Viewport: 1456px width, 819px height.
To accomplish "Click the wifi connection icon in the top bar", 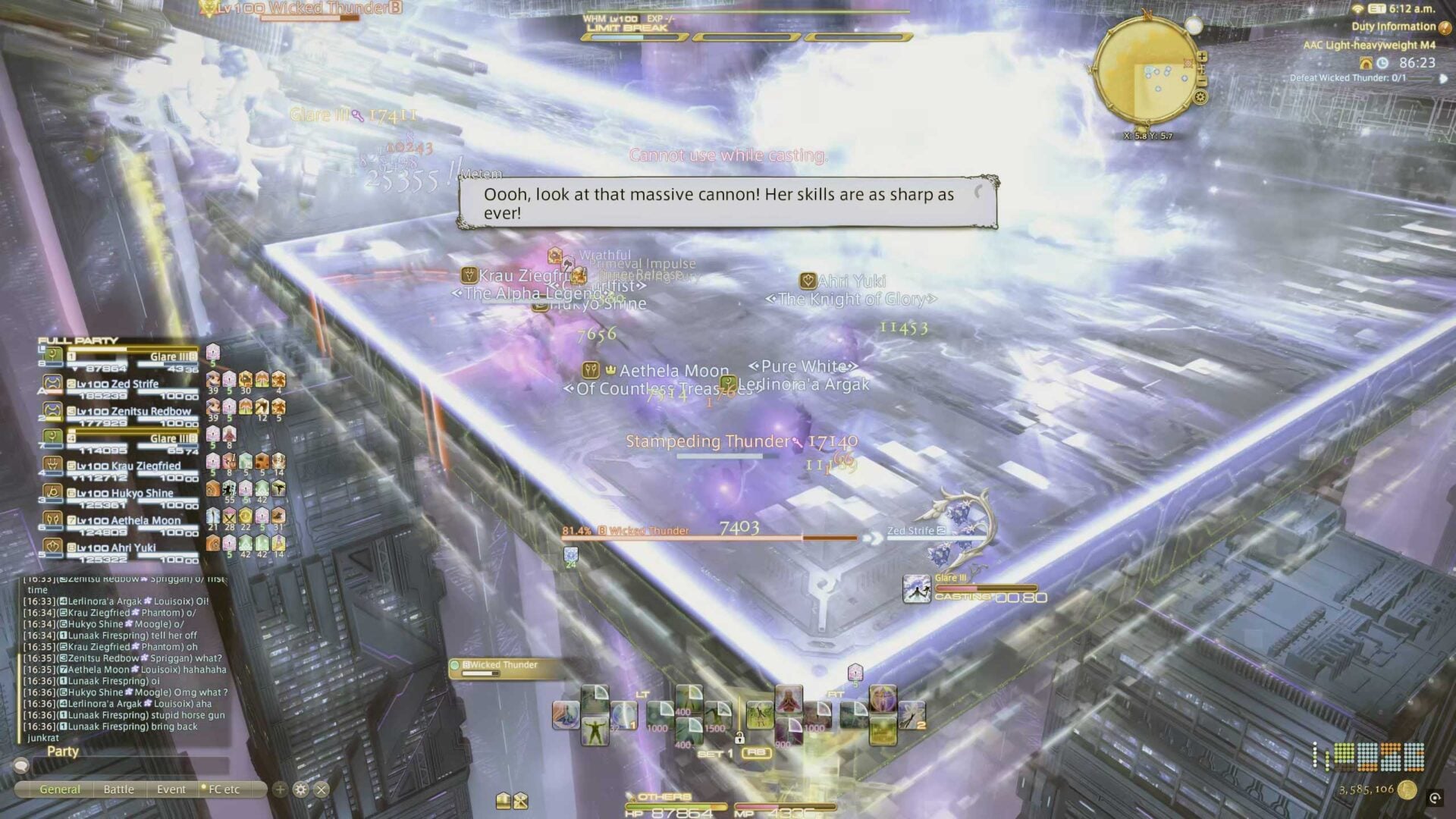I will tap(1358, 11).
